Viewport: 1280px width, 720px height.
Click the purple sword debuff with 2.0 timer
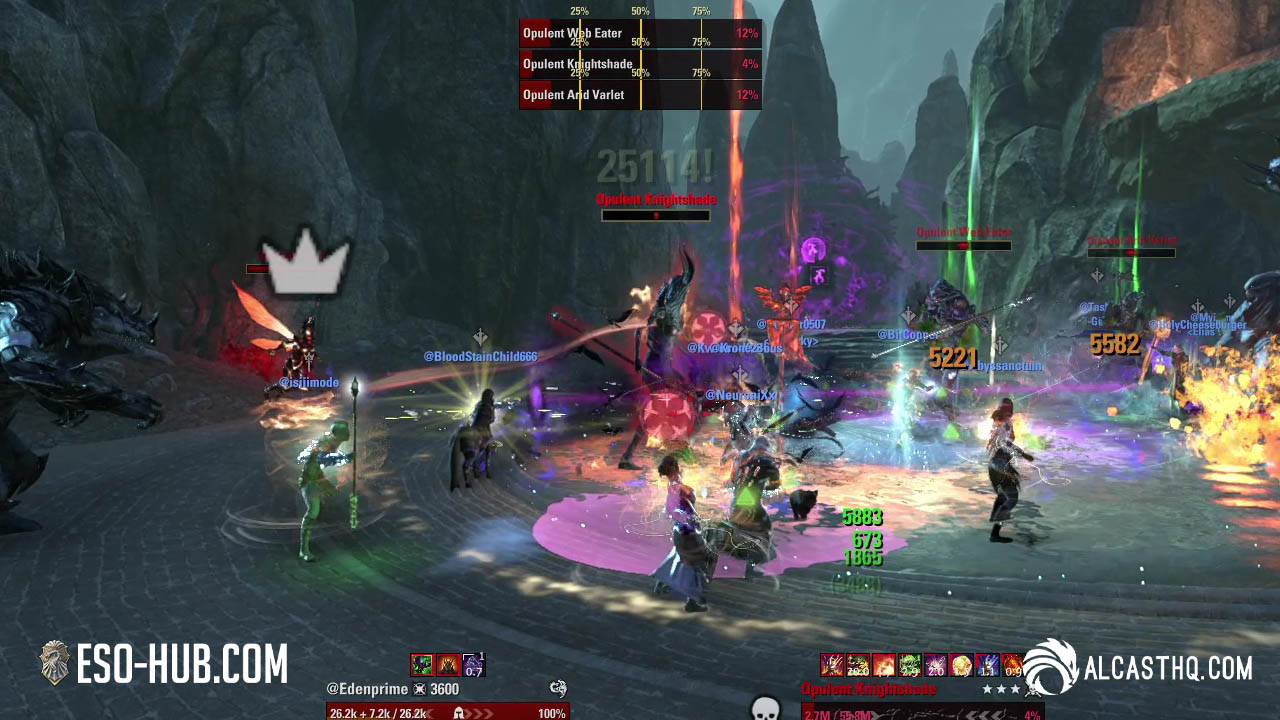935,664
